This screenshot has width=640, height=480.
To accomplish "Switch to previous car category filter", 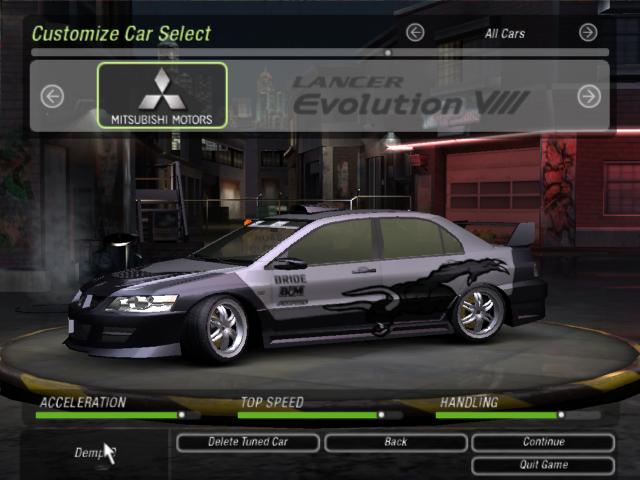I will (x=415, y=33).
